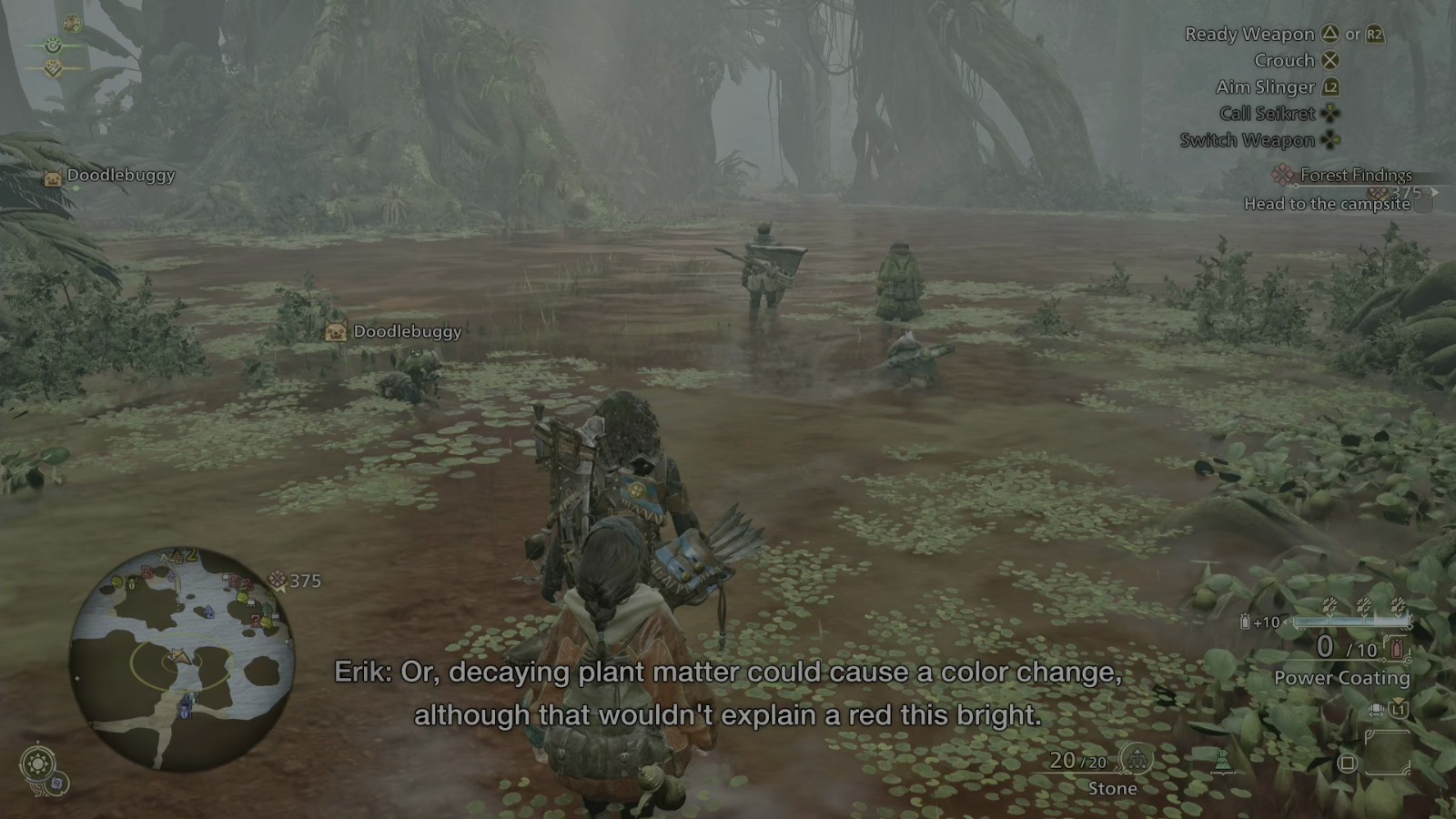1456x819 pixels.
Task: Open the Call Seikret d-pad option
Action: pyautogui.click(x=1330, y=113)
